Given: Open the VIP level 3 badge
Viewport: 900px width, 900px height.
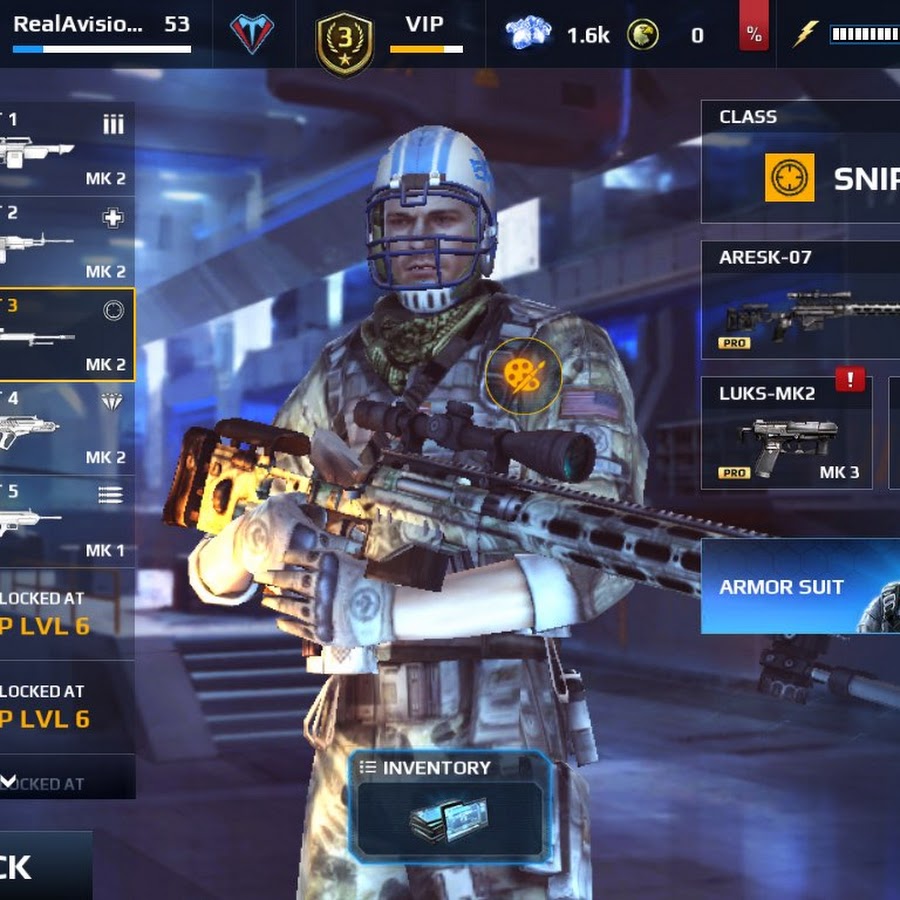Looking at the screenshot, I should [x=344, y=44].
